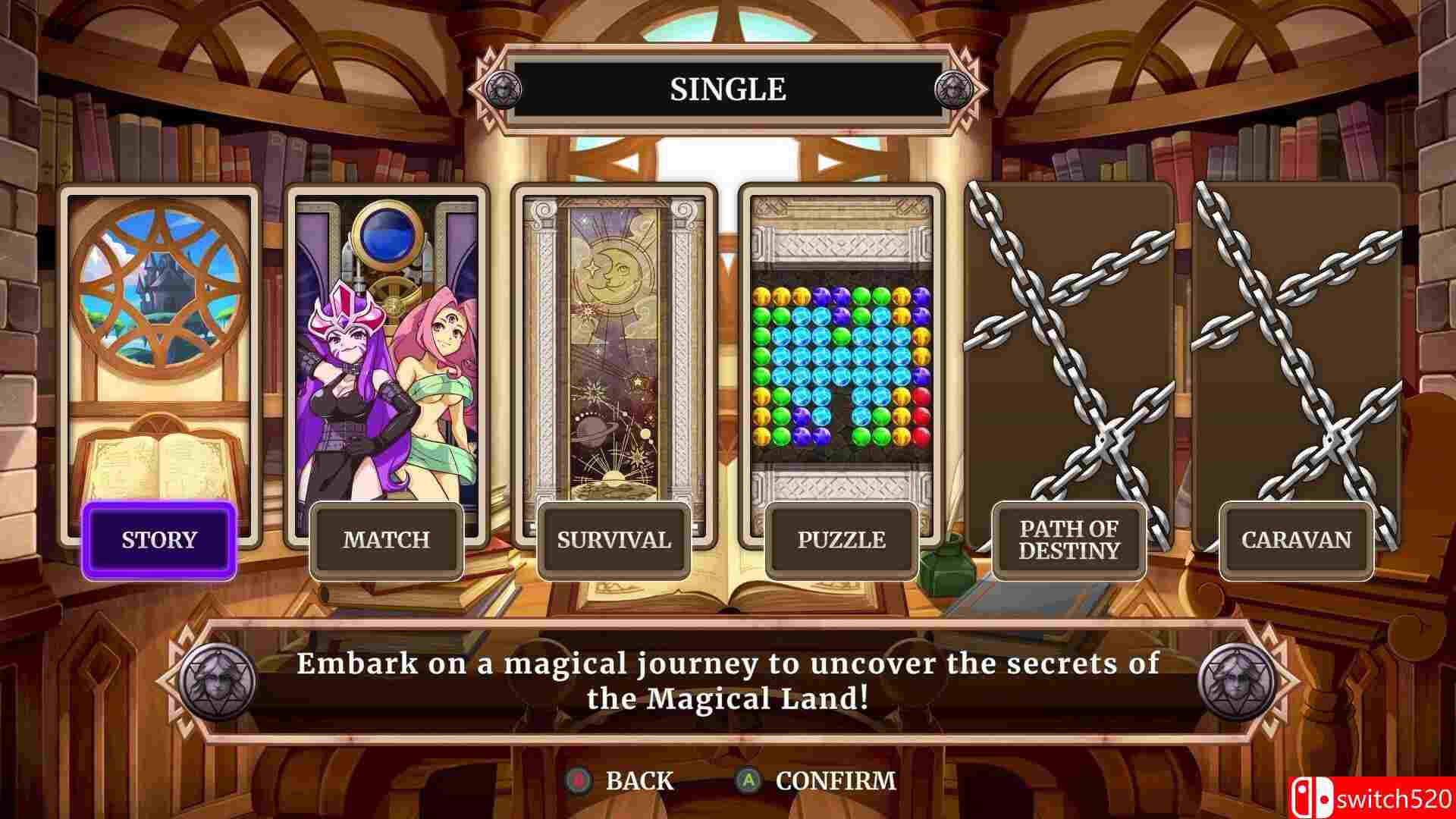Select the Puzzle mode card
The height and width of the screenshot is (819, 1456).
(840, 341)
